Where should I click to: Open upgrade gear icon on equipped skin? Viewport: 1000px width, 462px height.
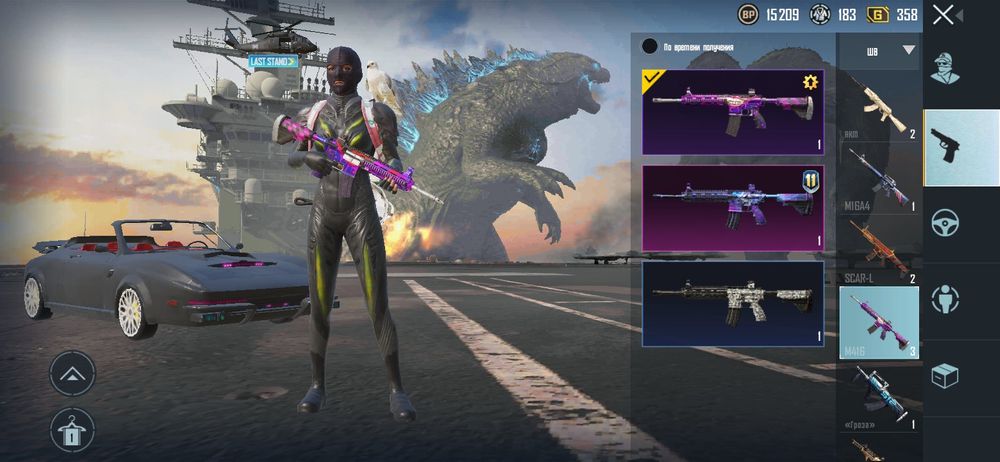click(x=810, y=82)
